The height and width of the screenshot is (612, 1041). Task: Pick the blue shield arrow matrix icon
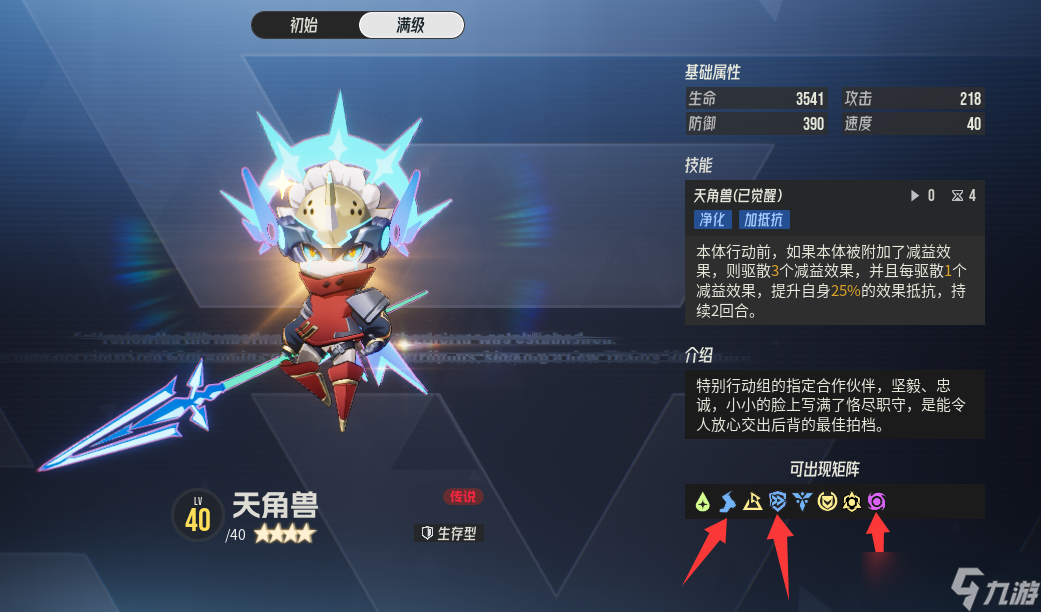[x=777, y=502]
